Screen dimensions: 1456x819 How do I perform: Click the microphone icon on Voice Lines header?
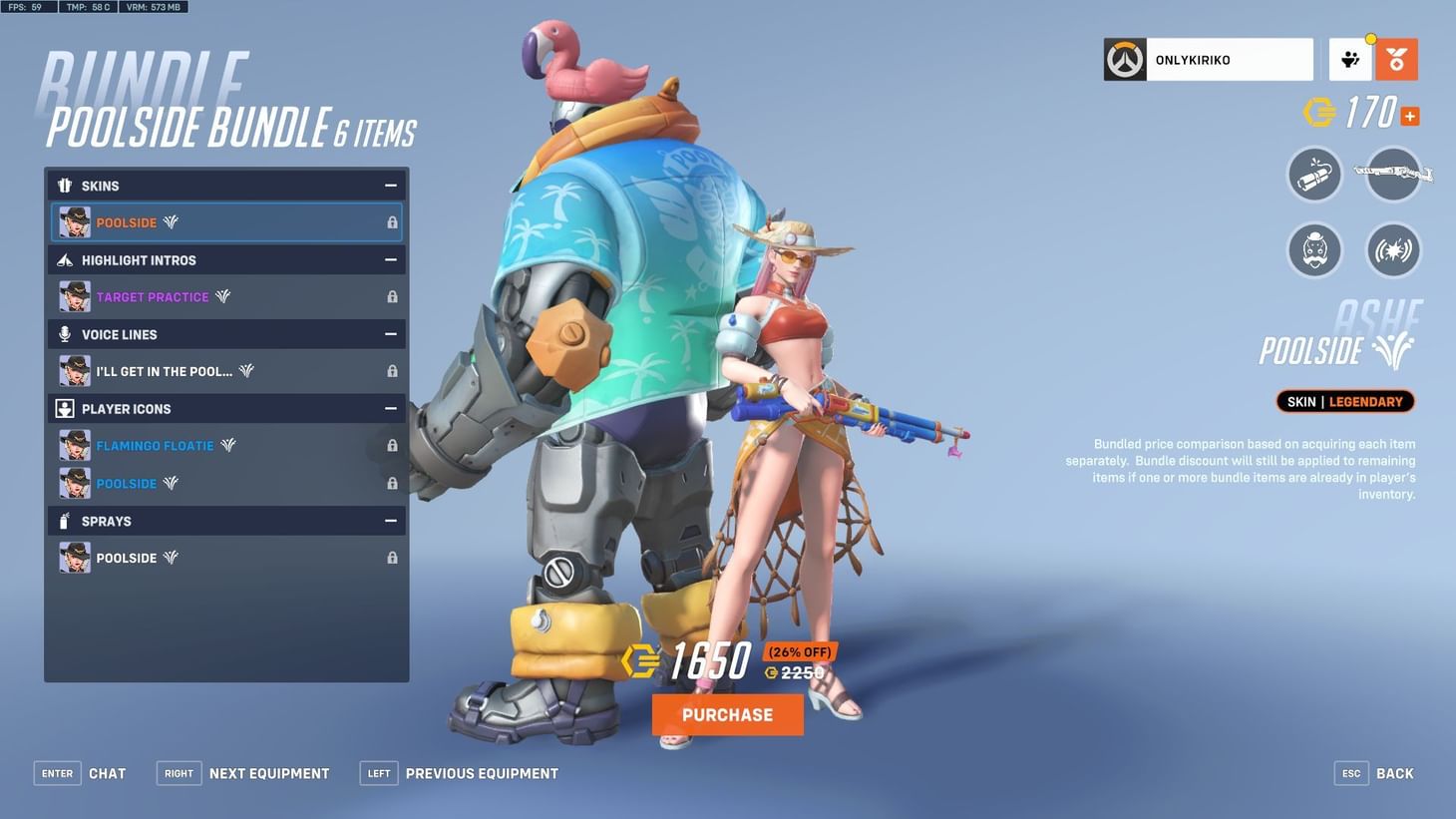64,334
